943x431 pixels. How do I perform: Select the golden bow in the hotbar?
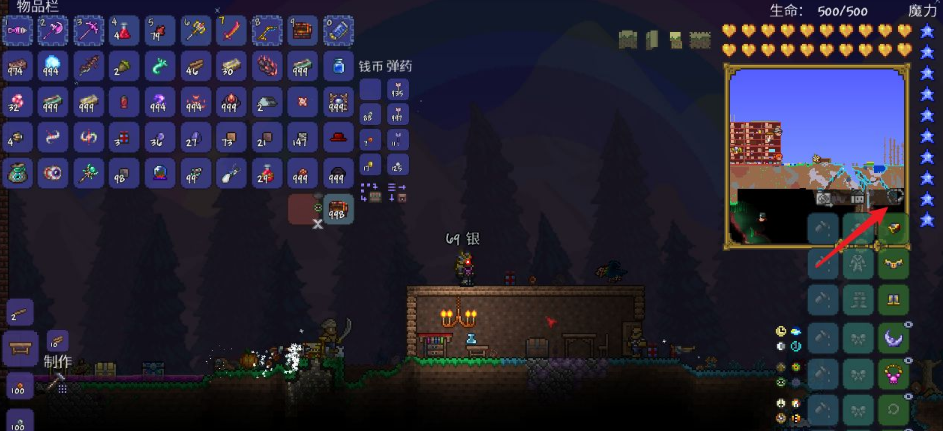click(x=267, y=30)
